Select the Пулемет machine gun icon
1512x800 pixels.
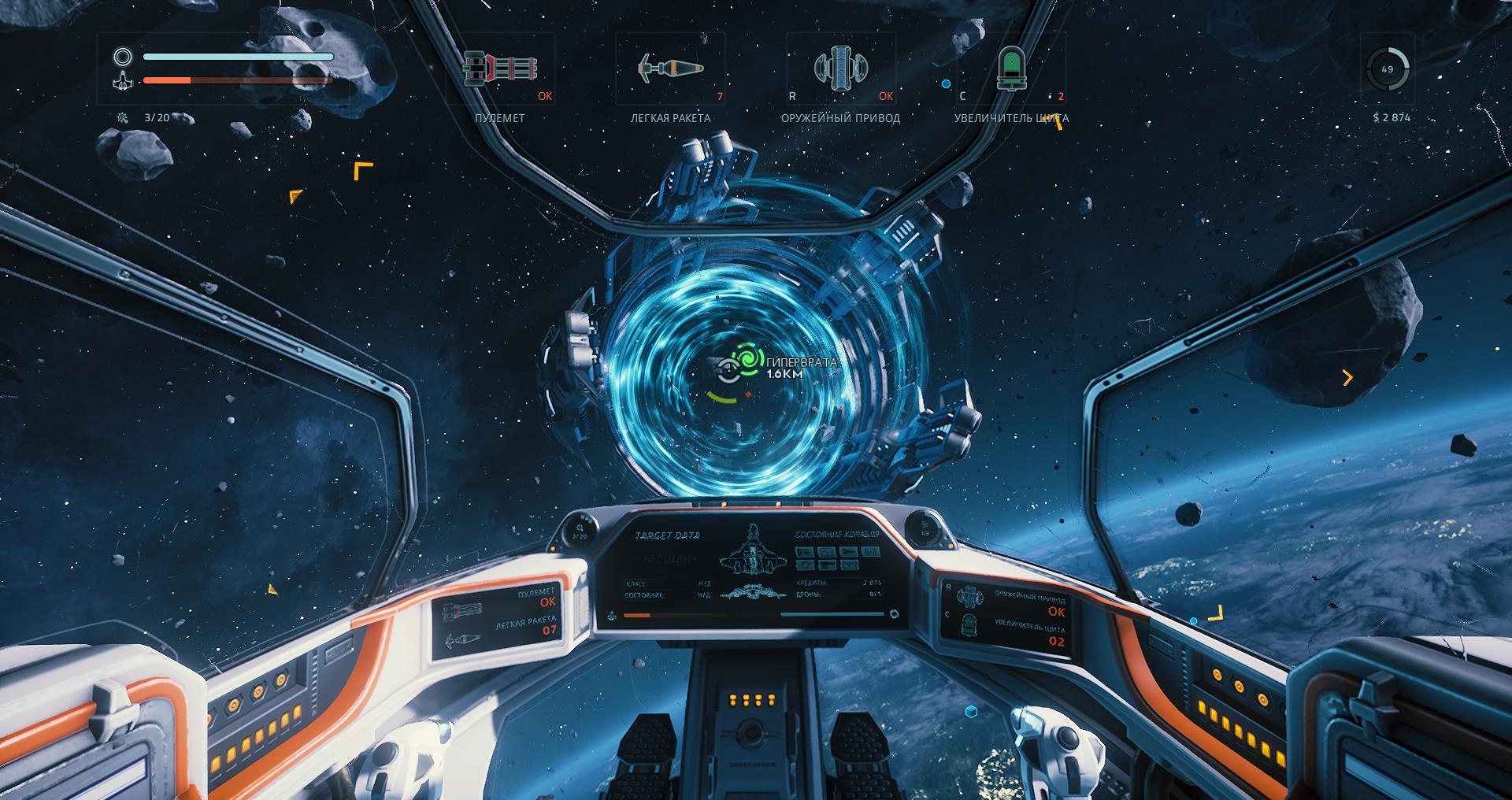502,69
